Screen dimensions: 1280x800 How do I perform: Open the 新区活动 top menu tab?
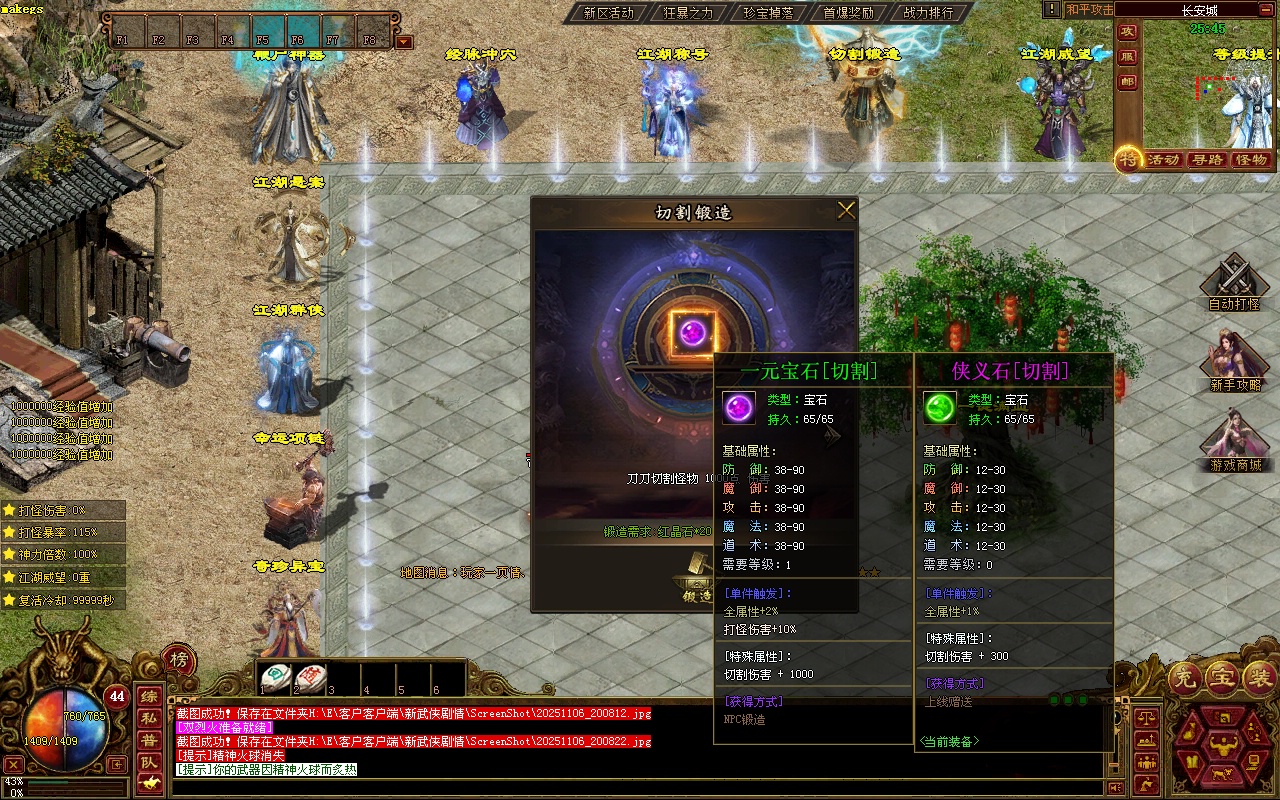coord(608,13)
